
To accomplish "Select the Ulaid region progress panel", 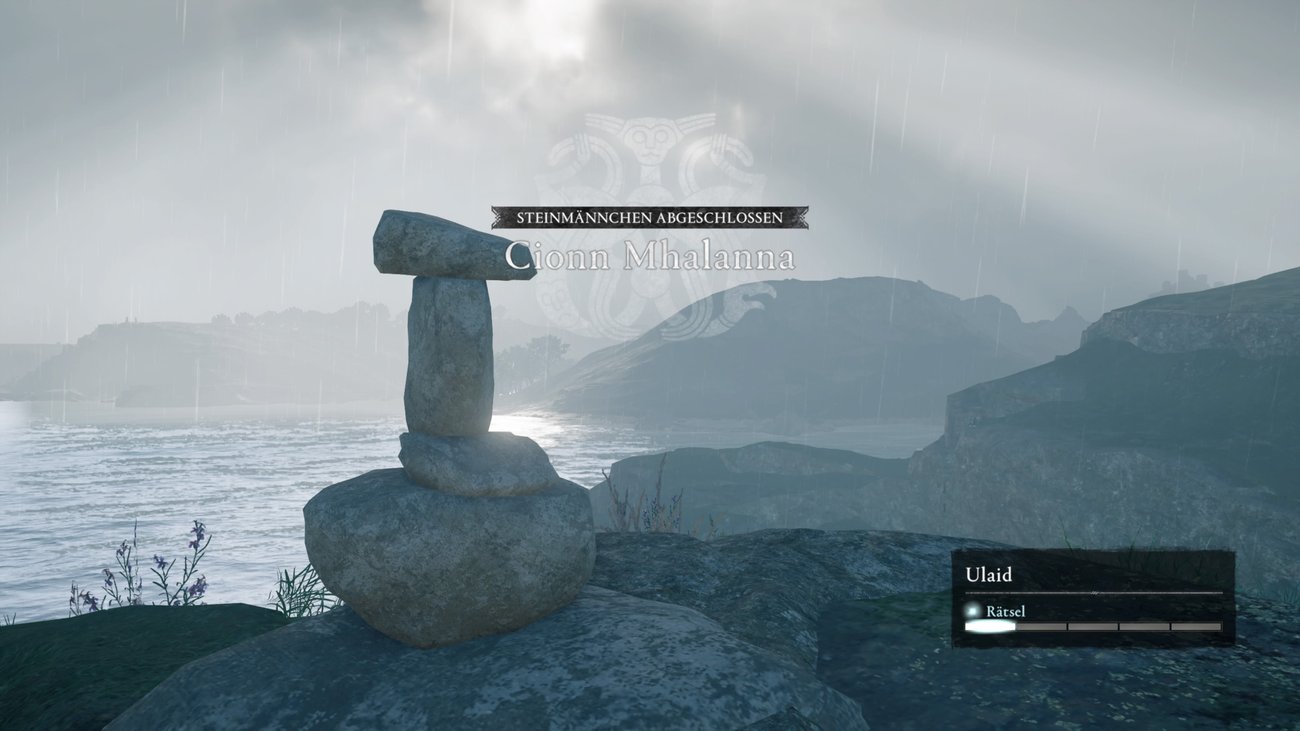I will [x=1092, y=598].
